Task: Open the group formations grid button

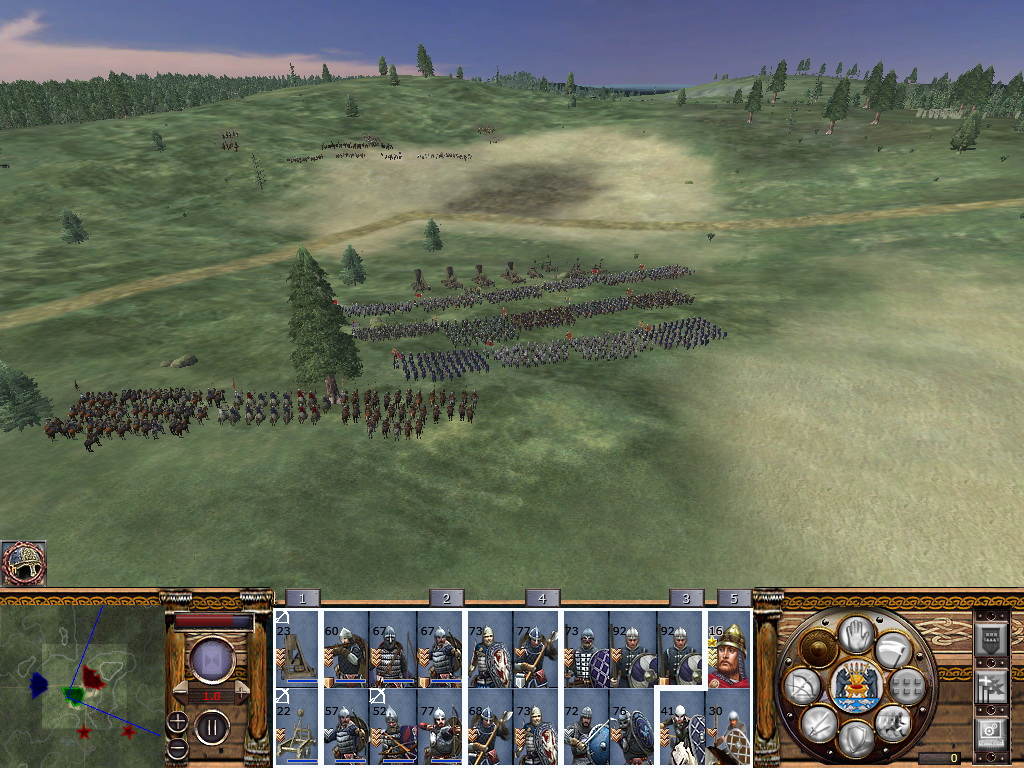Action: pyautogui.click(x=906, y=686)
